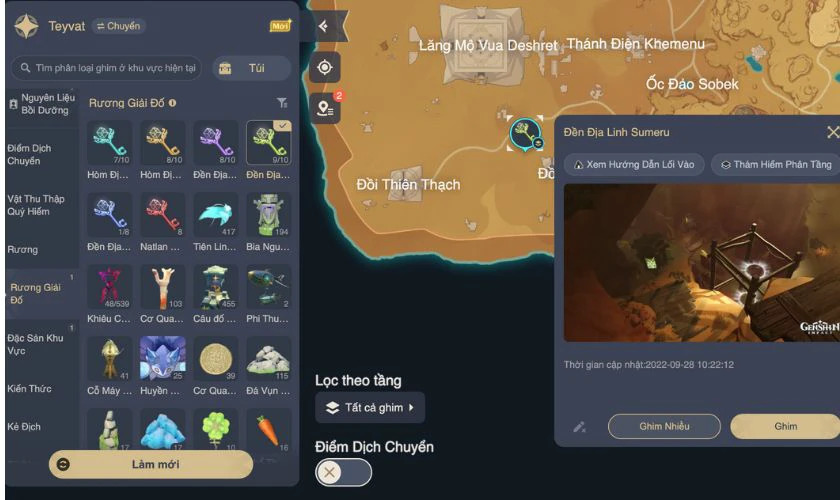This screenshot has width=840, height=500.
Task: Switch region using the Chuyển button
Action: click(x=119, y=26)
